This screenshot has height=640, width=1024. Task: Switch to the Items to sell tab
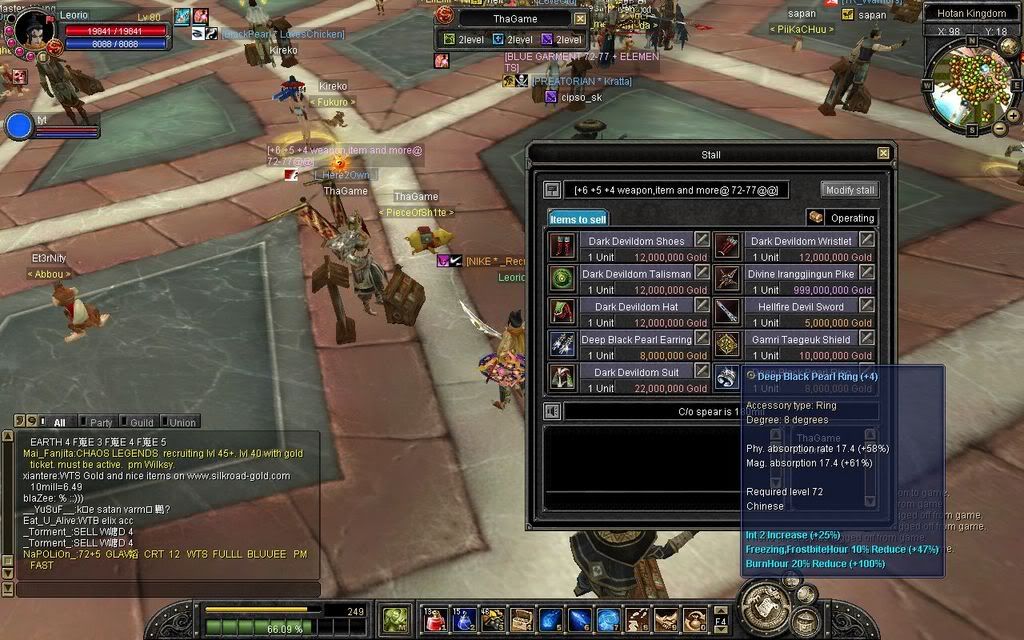click(578, 219)
